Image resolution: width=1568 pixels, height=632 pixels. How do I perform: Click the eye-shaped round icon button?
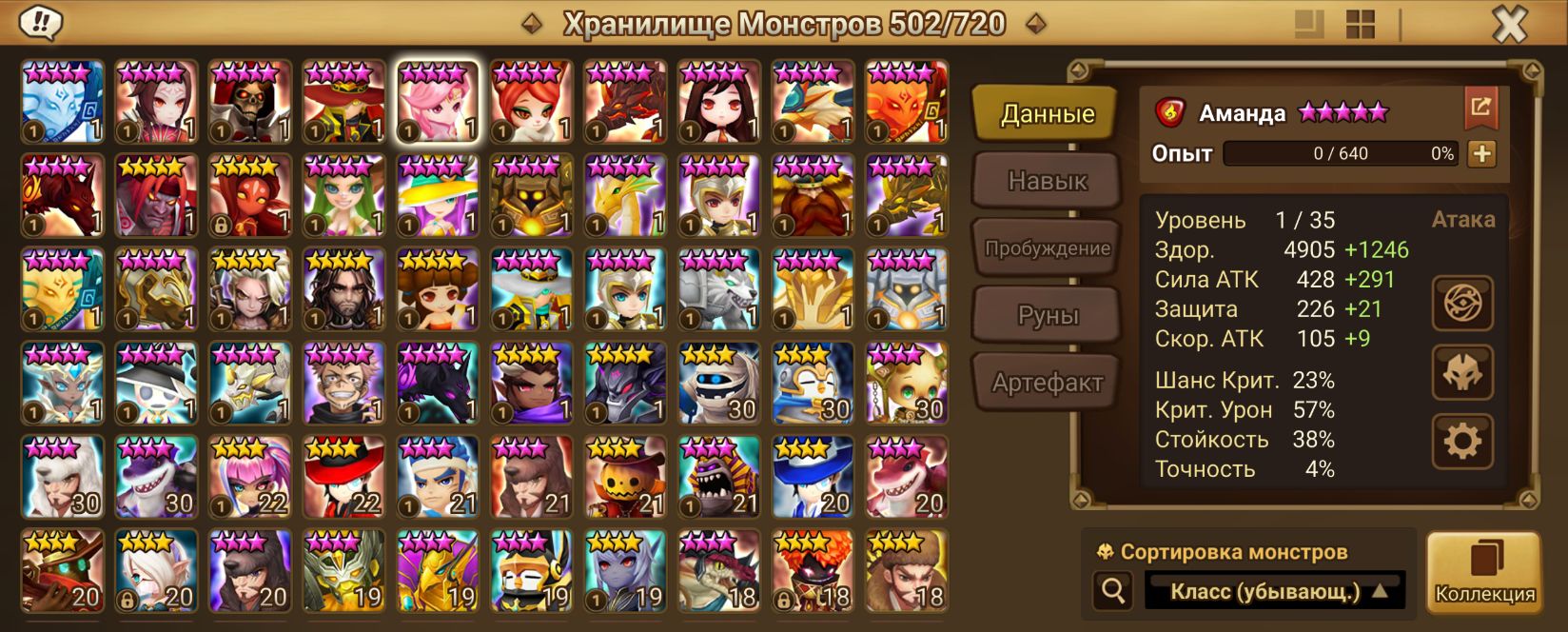[1462, 304]
